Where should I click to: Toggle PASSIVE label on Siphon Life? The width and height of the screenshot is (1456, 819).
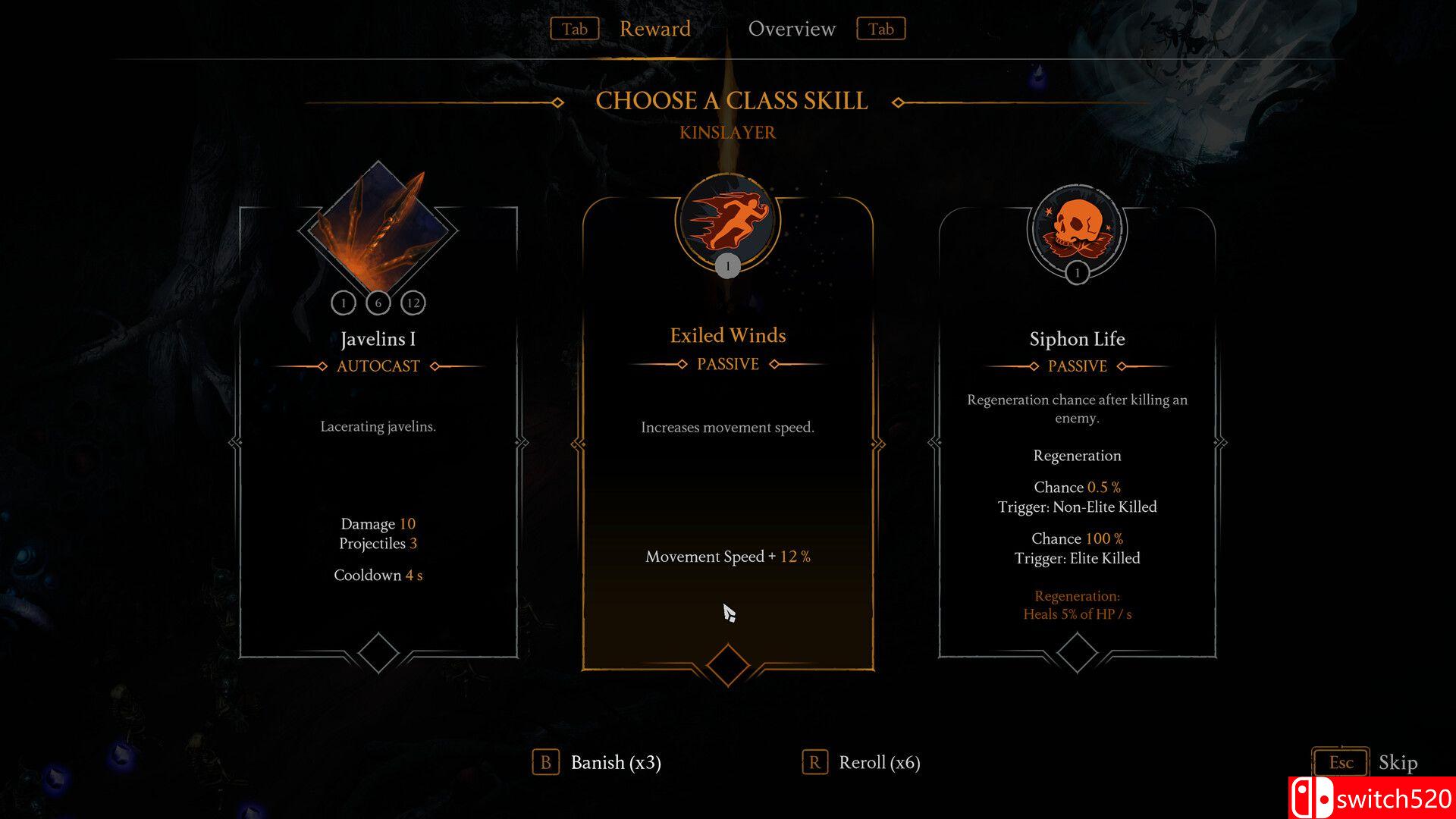pos(1078,366)
